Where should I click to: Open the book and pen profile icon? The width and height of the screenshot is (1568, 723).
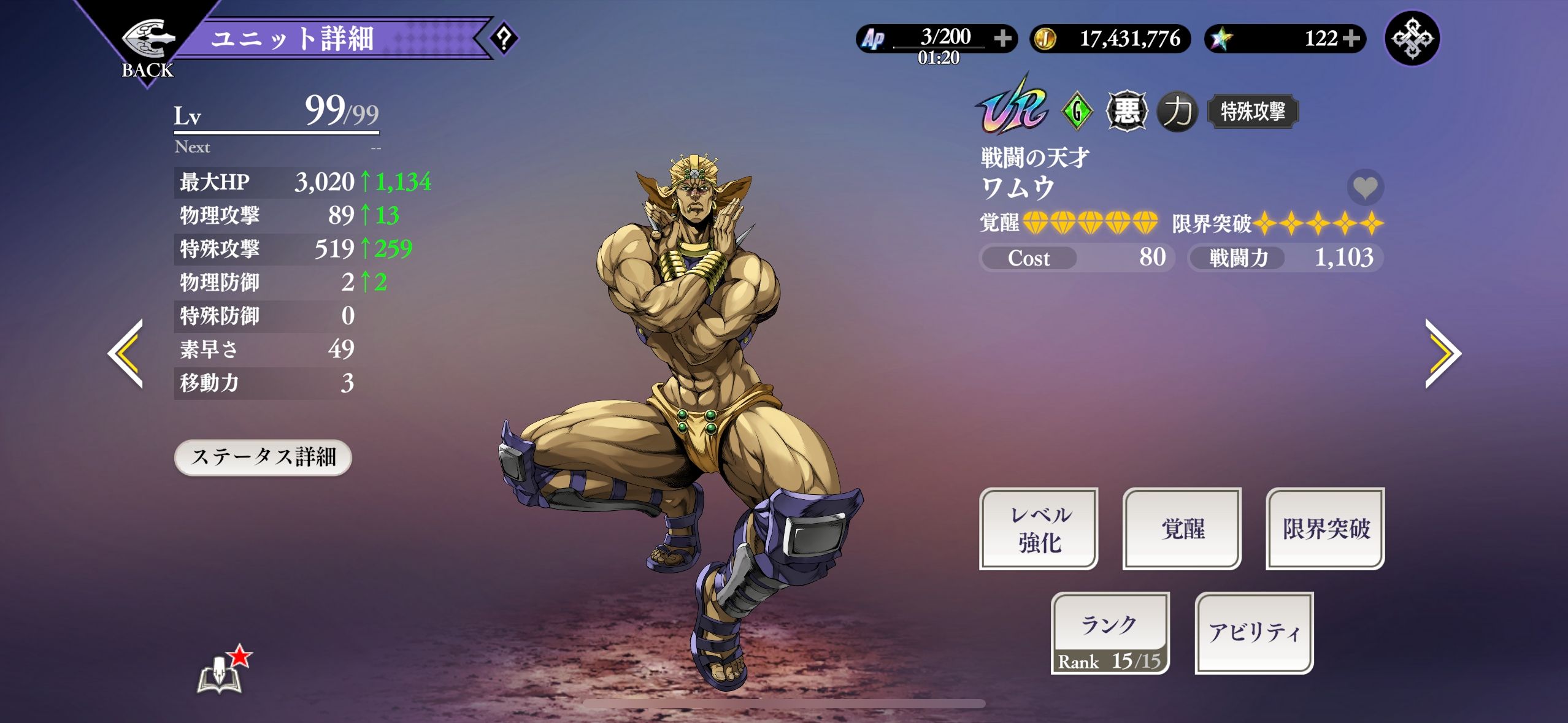(221, 673)
